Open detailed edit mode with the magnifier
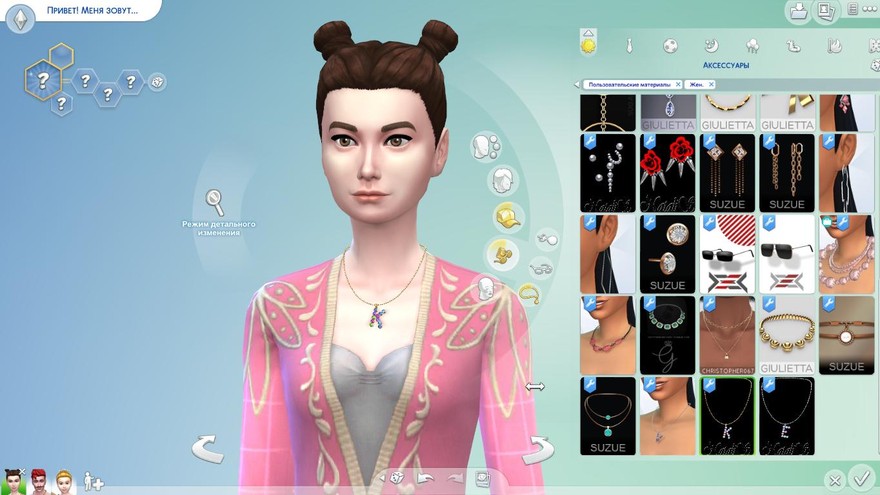The image size is (880, 495). (215, 203)
